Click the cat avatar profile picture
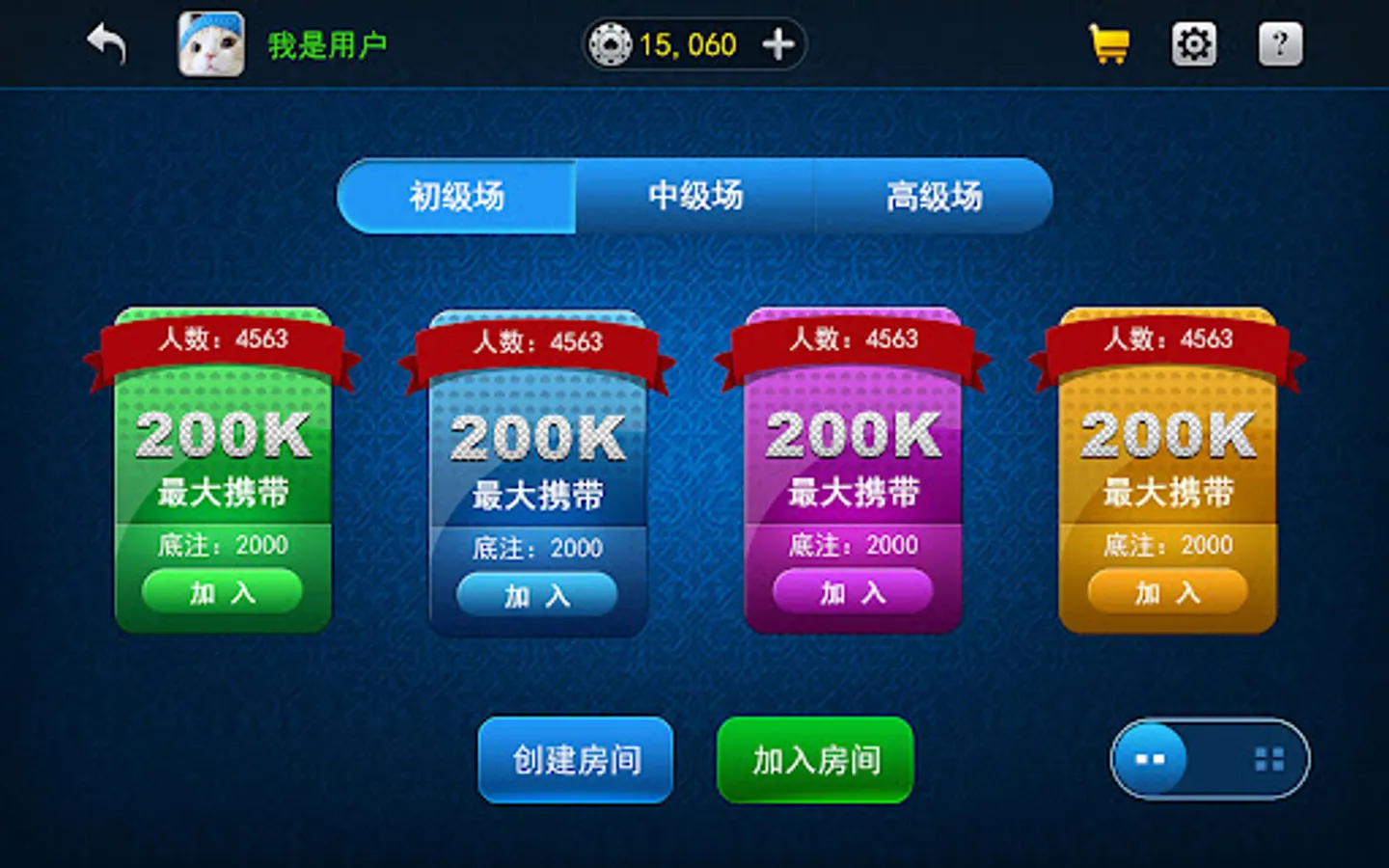Screen dimensions: 1389x868 [x=211, y=43]
